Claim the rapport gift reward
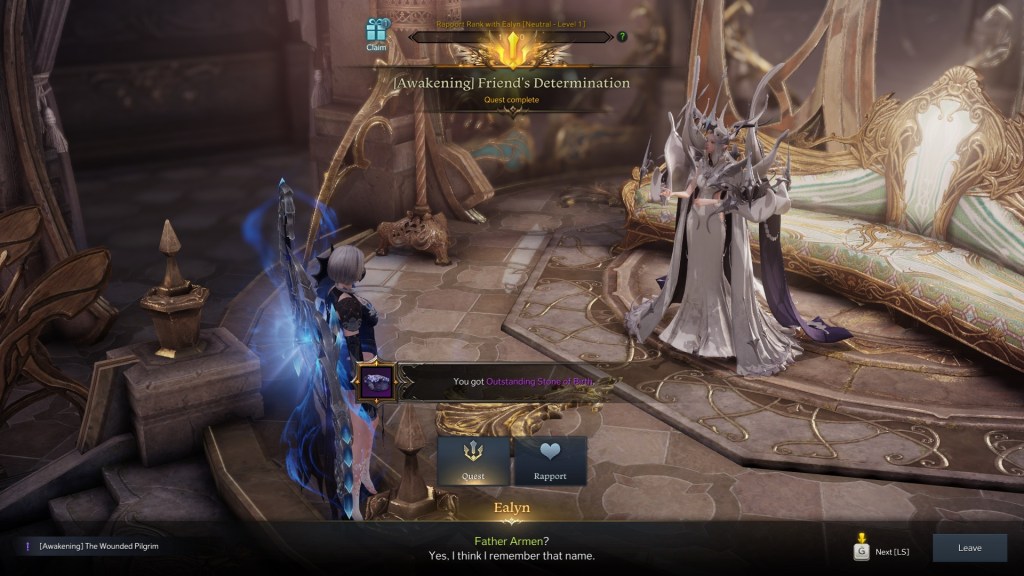The image size is (1024, 576). (x=376, y=35)
